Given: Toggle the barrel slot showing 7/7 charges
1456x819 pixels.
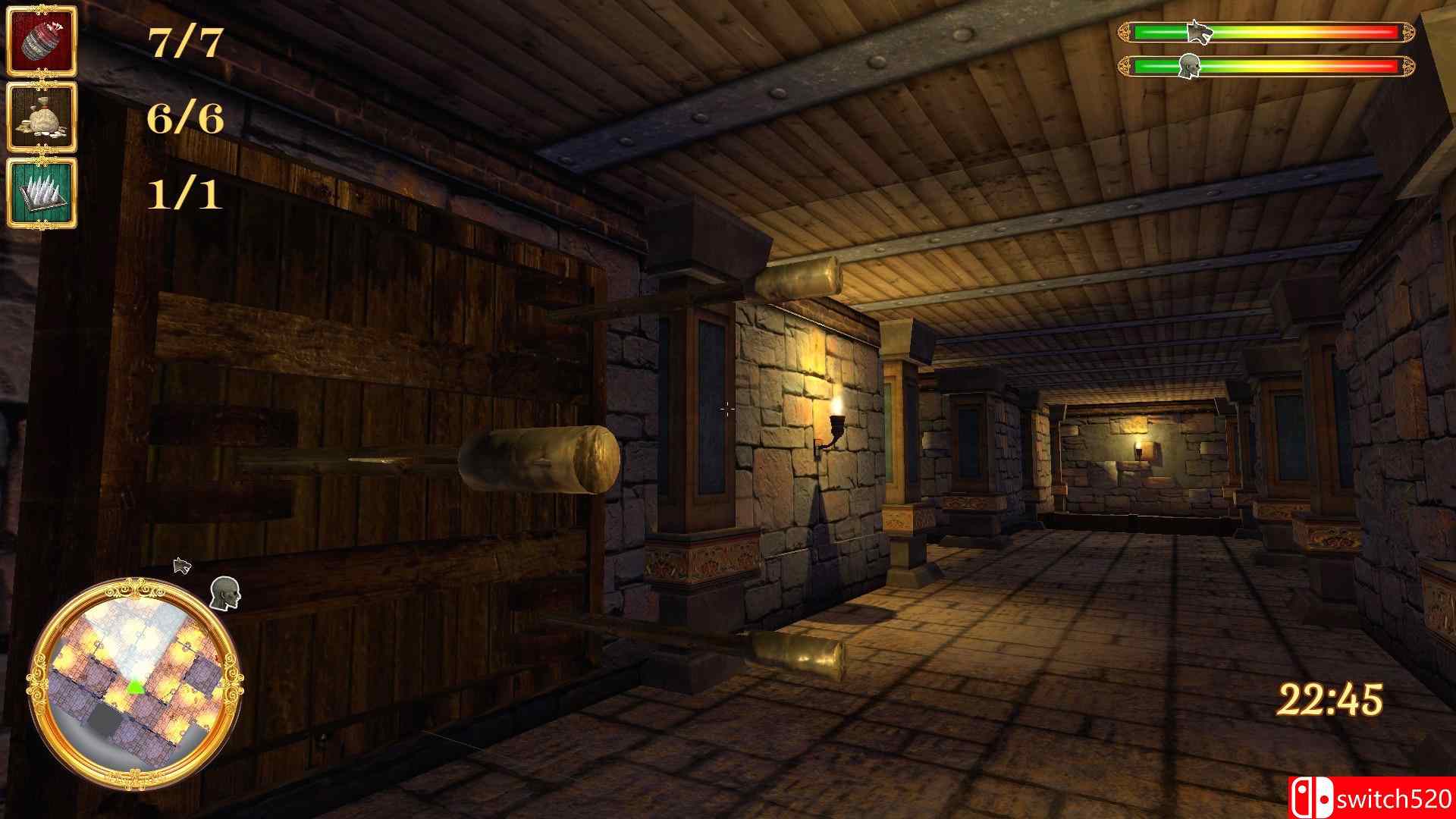Looking at the screenshot, I should 42,42.
